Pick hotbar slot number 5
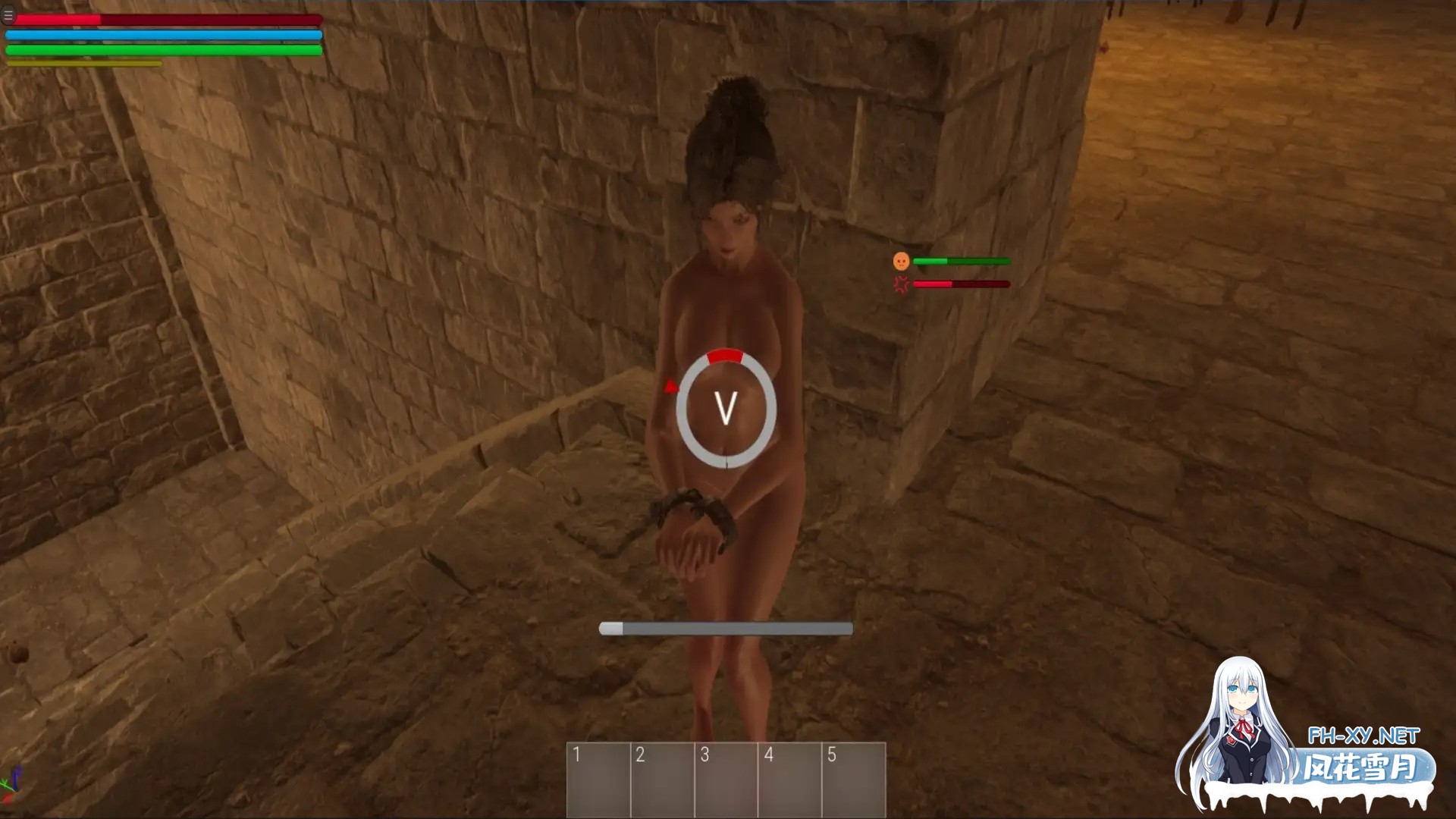This screenshot has width=1456, height=819. click(854, 780)
